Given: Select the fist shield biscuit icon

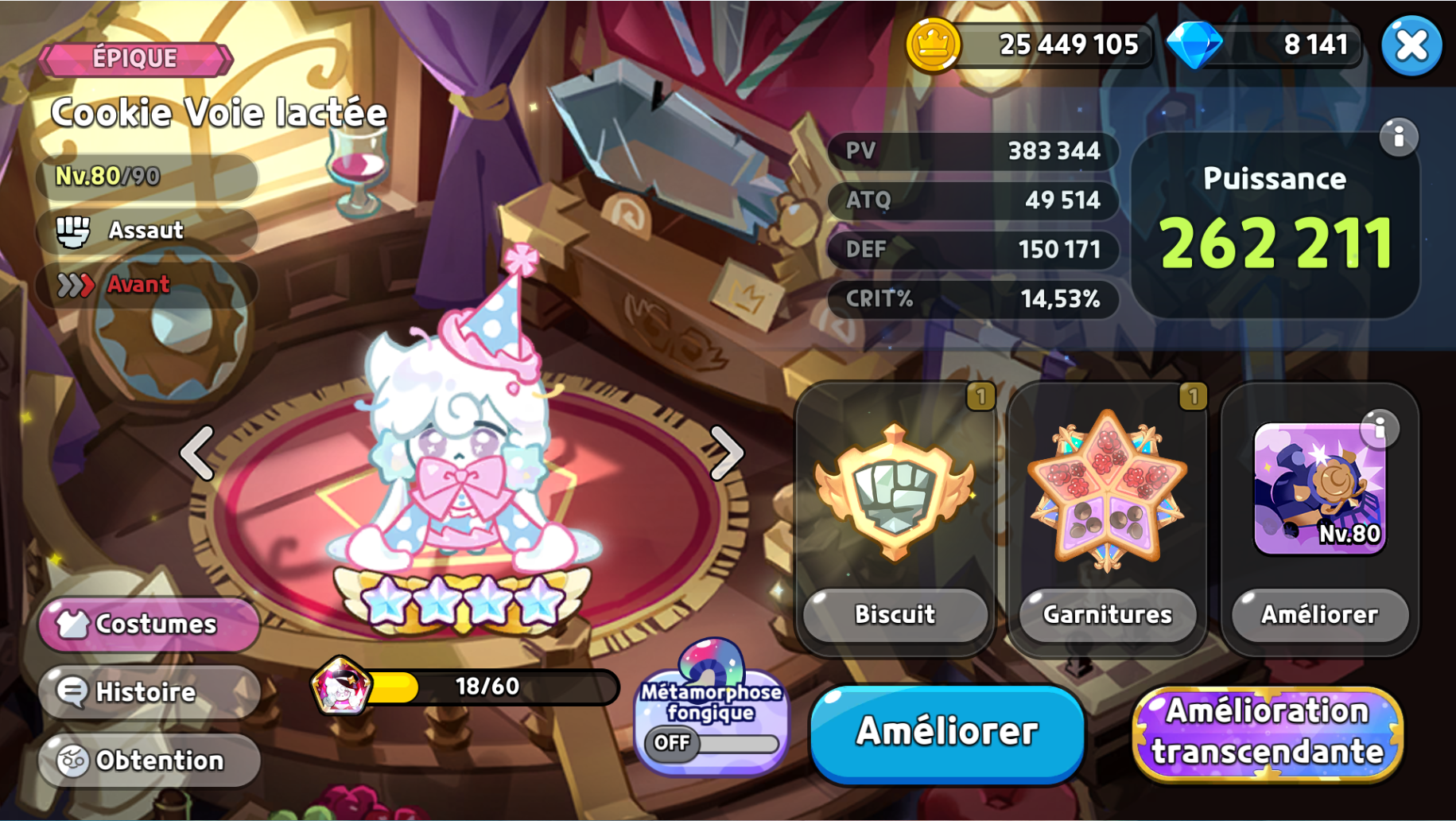Looking at the screenshot, I should point(895,491).
